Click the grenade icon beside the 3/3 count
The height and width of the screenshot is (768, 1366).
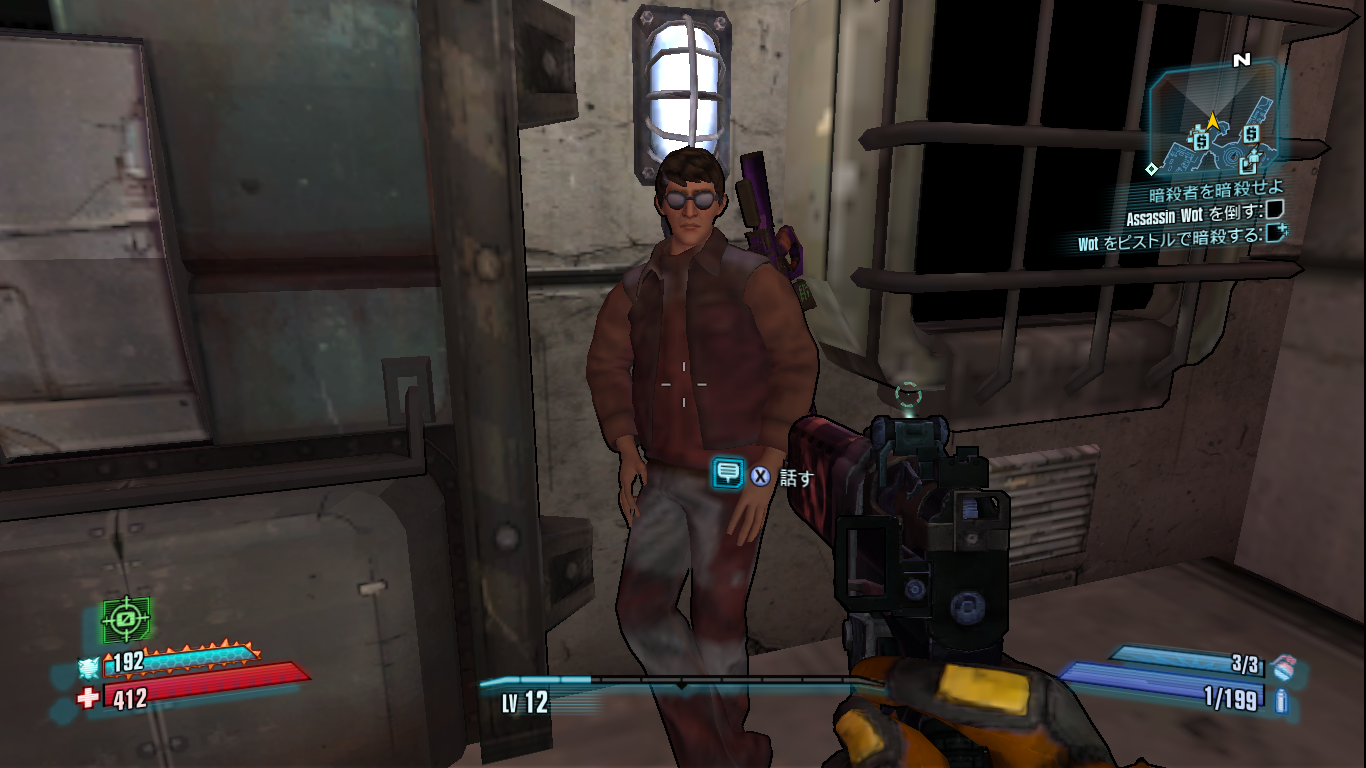1284,665
